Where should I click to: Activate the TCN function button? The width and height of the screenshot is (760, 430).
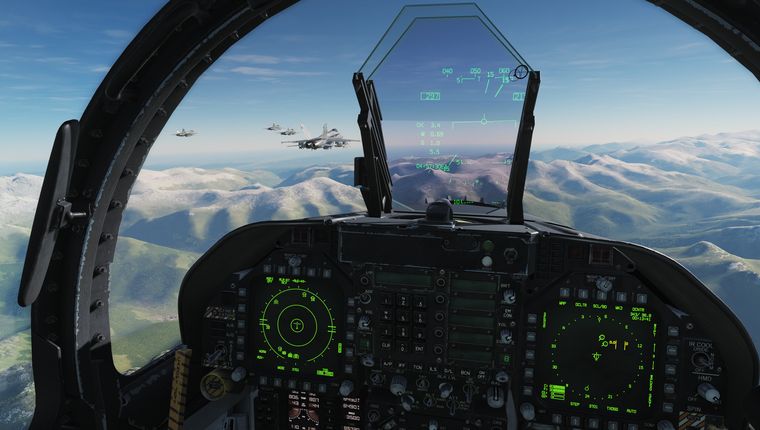point(417,367)
